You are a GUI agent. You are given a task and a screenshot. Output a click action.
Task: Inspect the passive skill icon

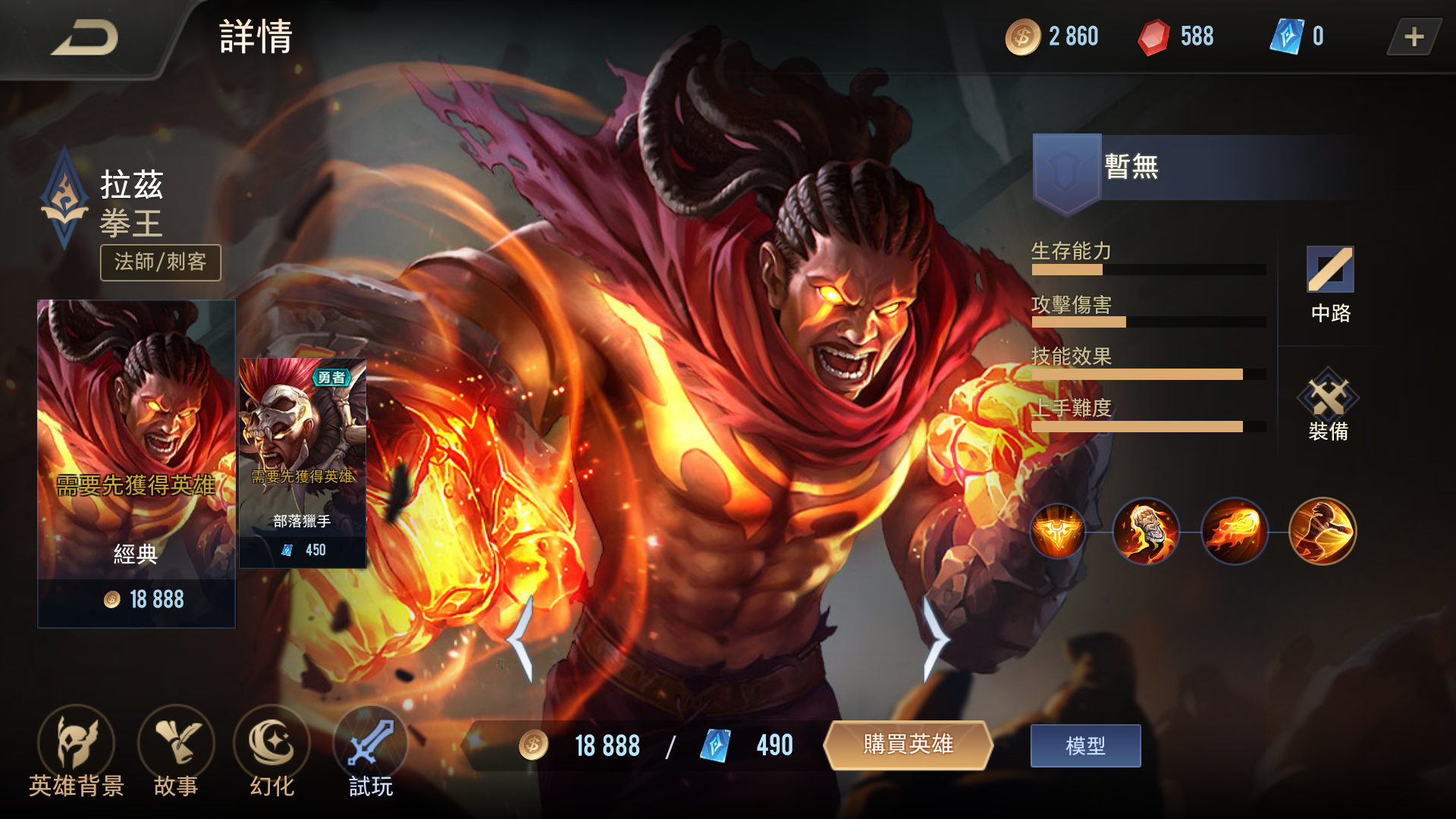click(x=1057, y=532)
